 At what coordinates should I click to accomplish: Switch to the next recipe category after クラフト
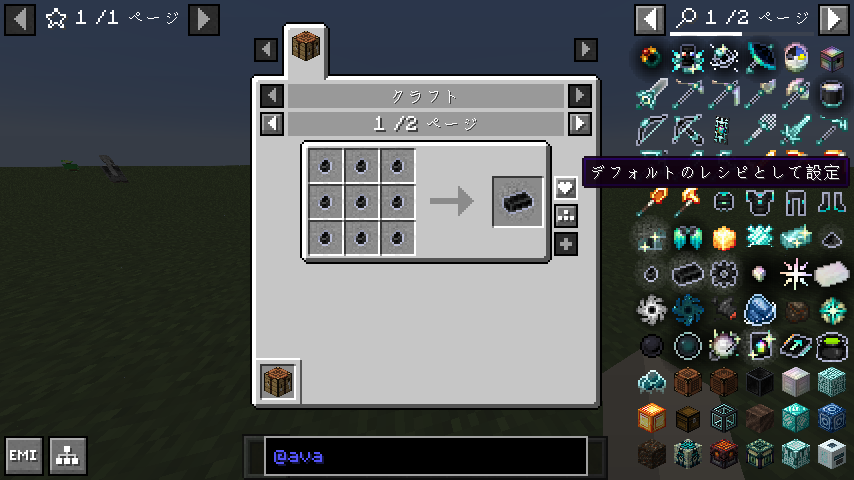point(580,96)
